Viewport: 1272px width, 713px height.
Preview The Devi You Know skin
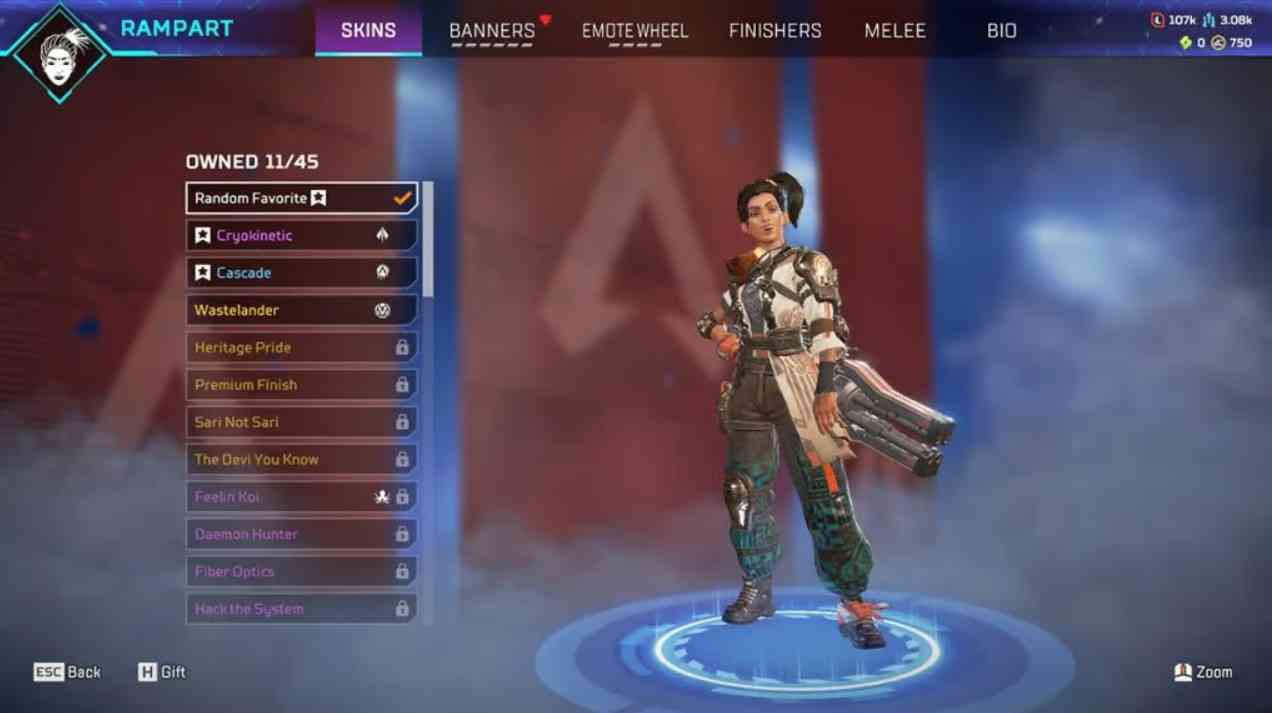point(301,460)
